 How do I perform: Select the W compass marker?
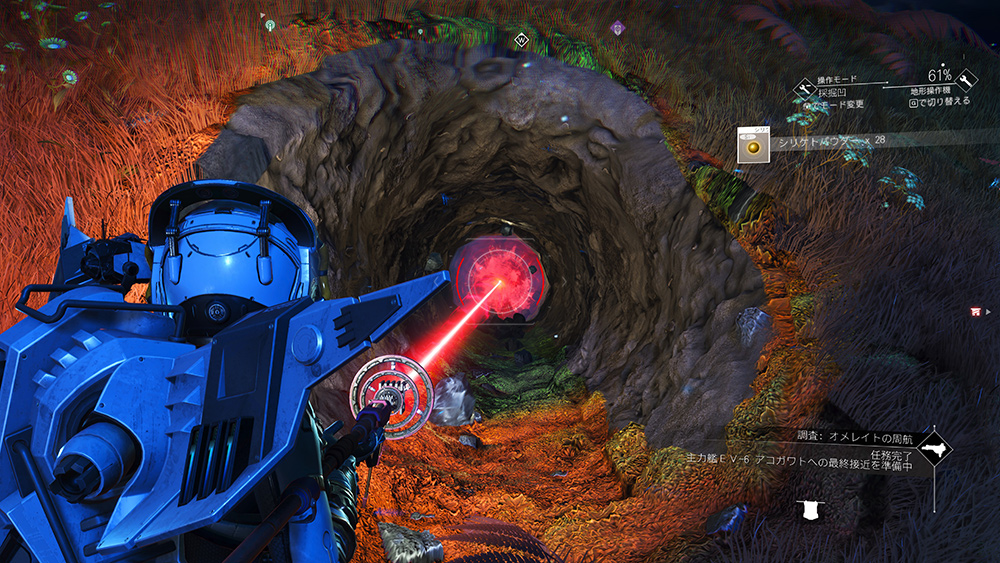521,40
